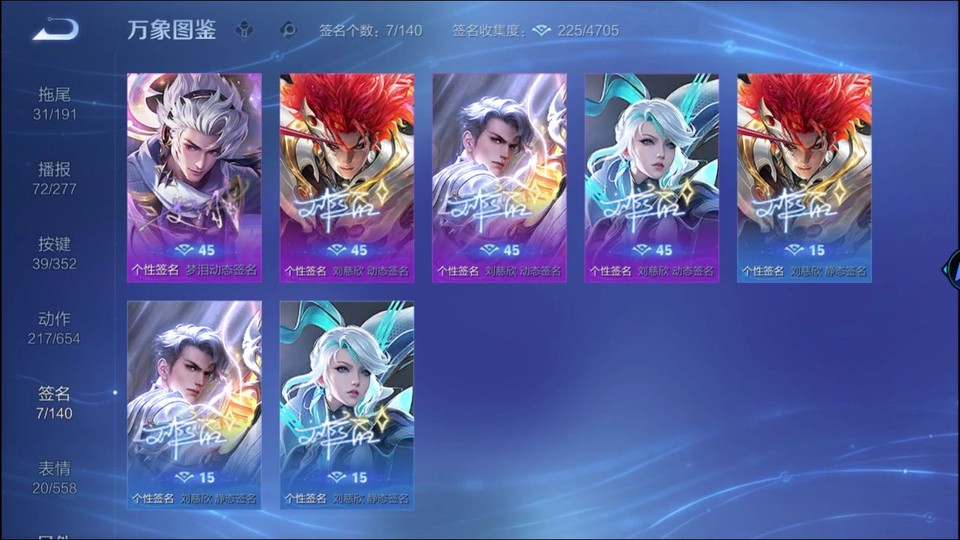Go back using the return arrow button
Image resolution: width=960 pixels, height=540 pixels.
coord(54,30)
